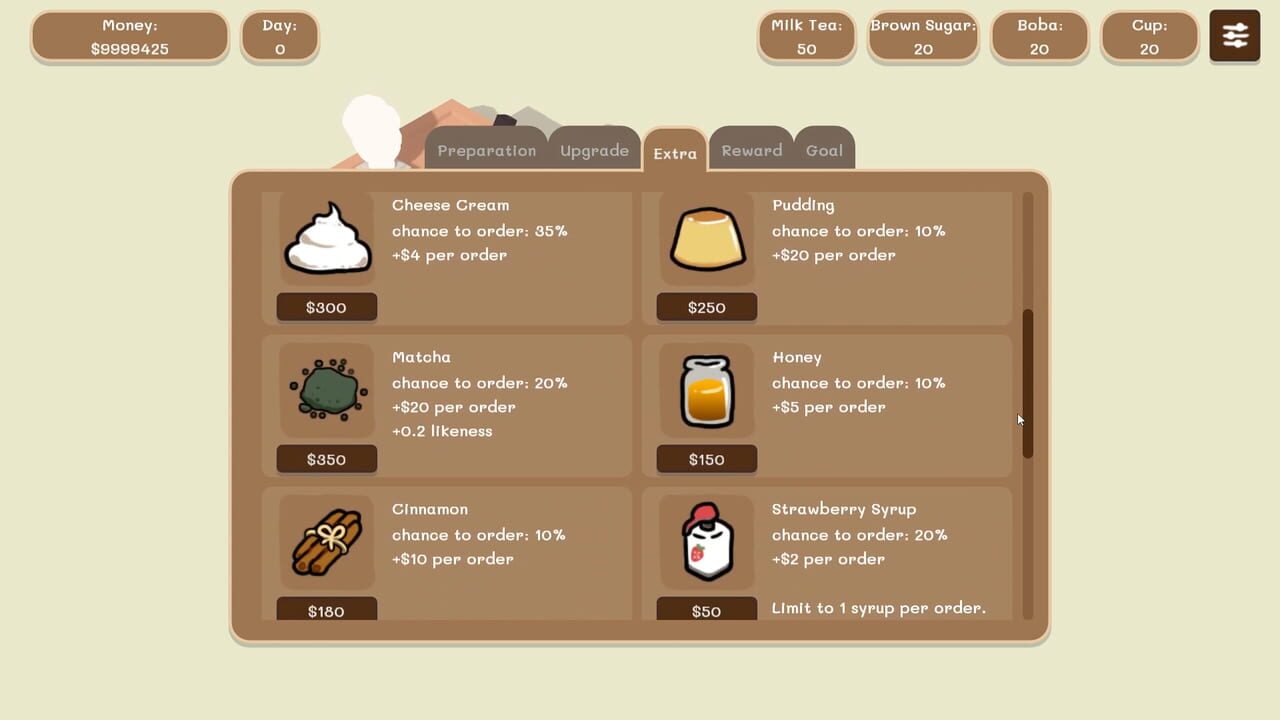Click the Cup stock counter
The image size is (1280, 720).
[1149, 36]
